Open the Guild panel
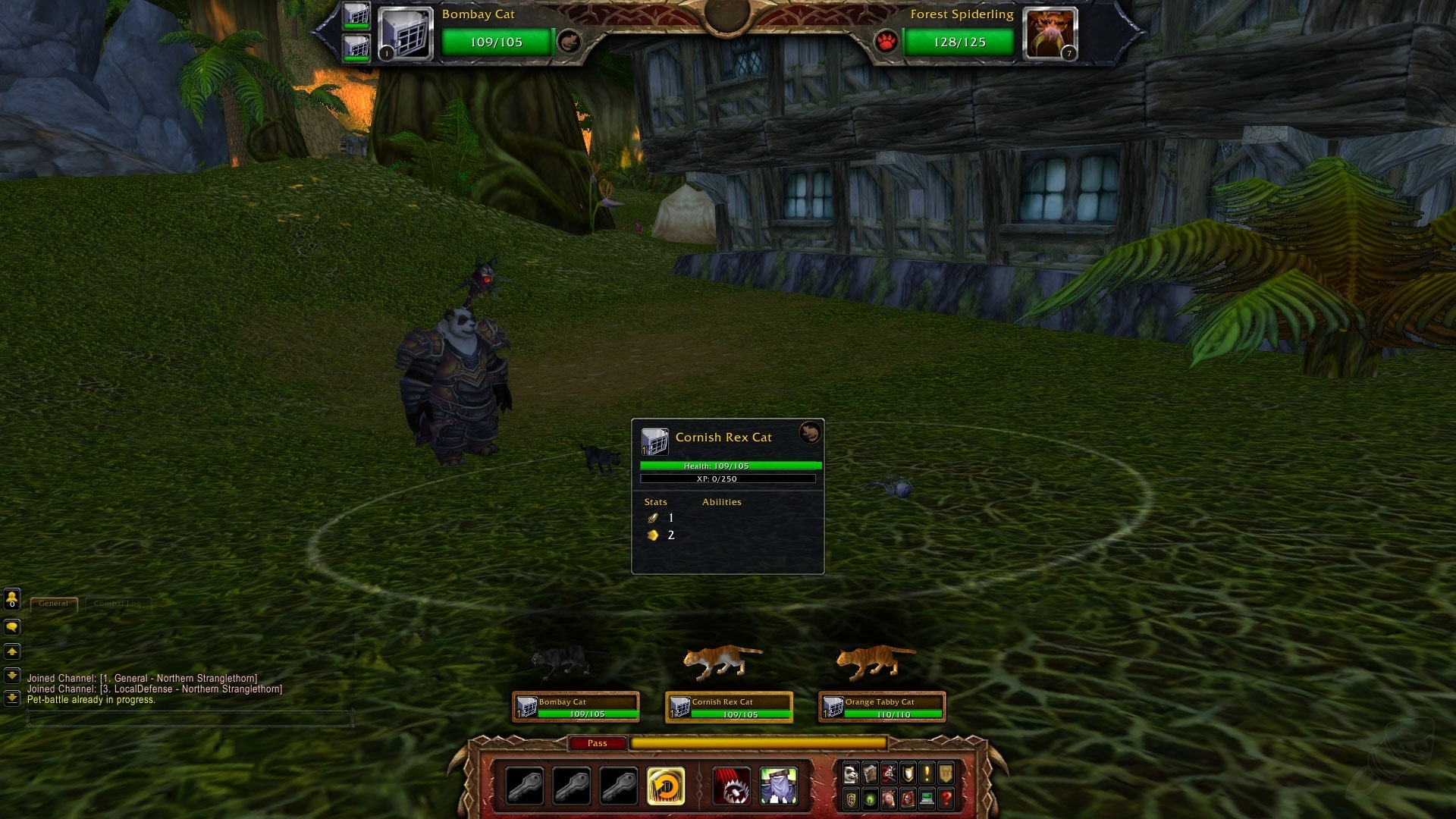 [946, 773]
